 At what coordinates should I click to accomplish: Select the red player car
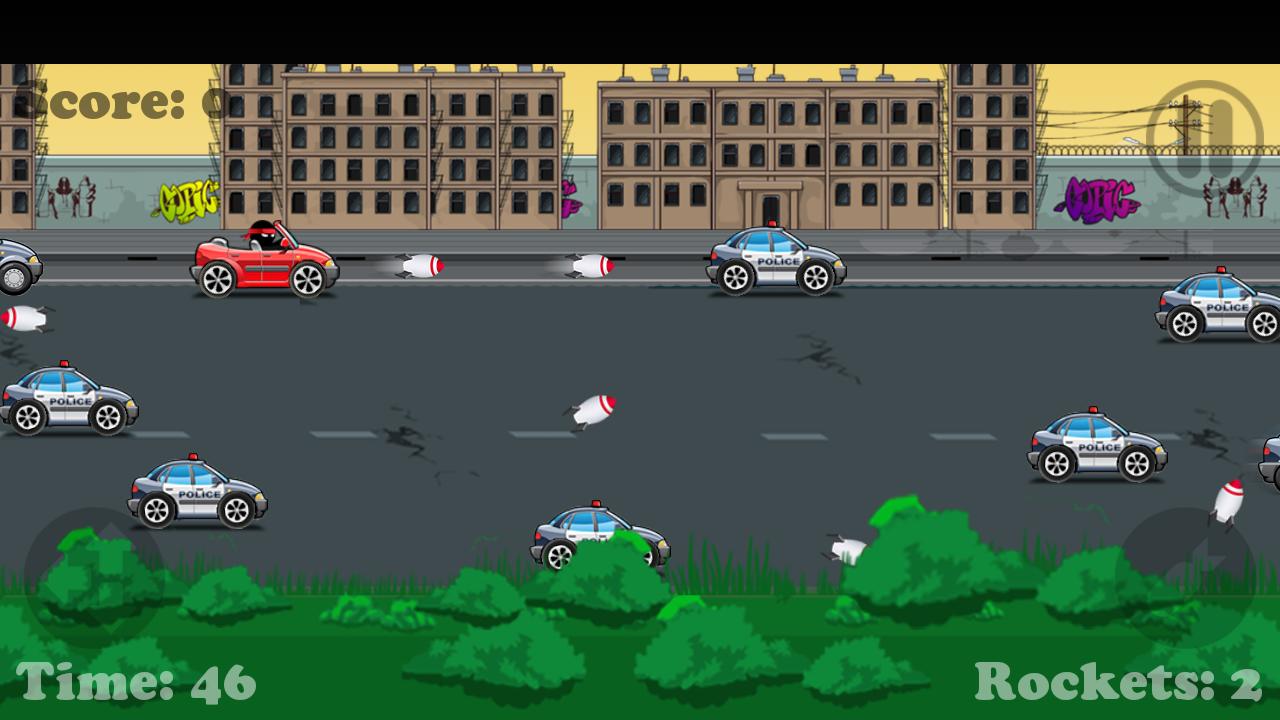(x=265, y=255)
